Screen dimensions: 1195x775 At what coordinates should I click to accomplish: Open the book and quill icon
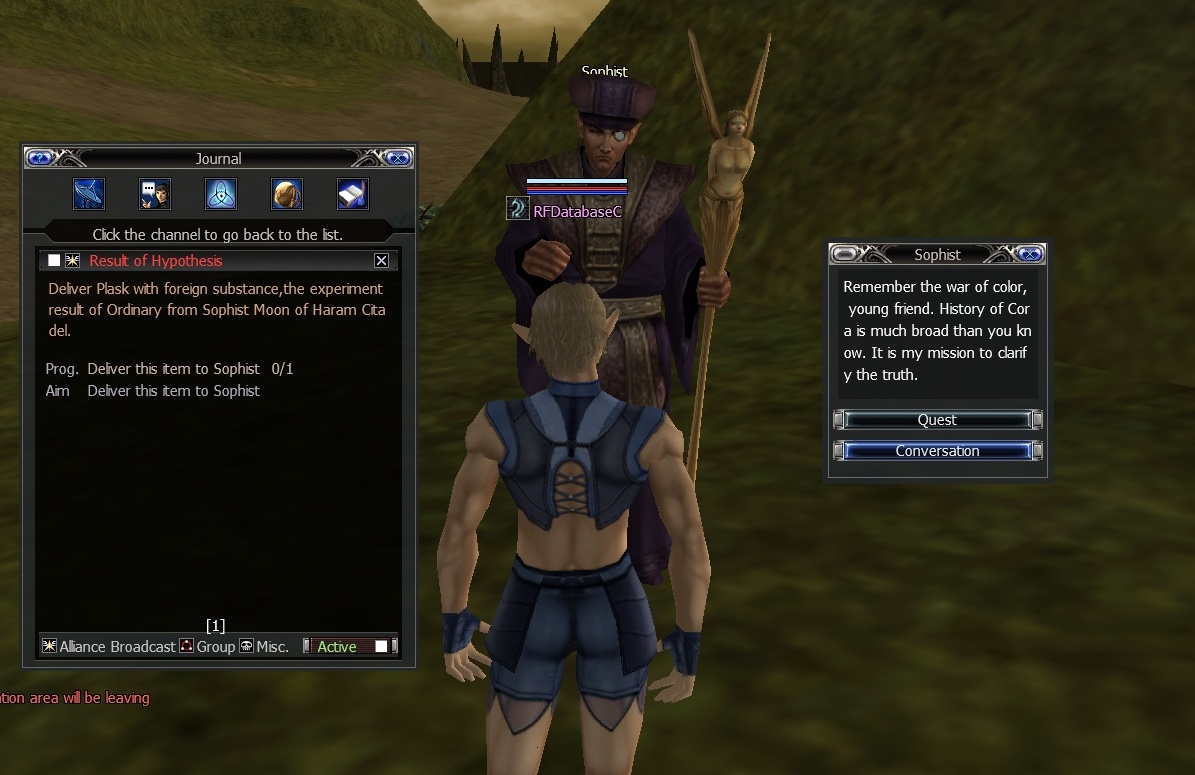pyautogui.click(x=353, y=194)
